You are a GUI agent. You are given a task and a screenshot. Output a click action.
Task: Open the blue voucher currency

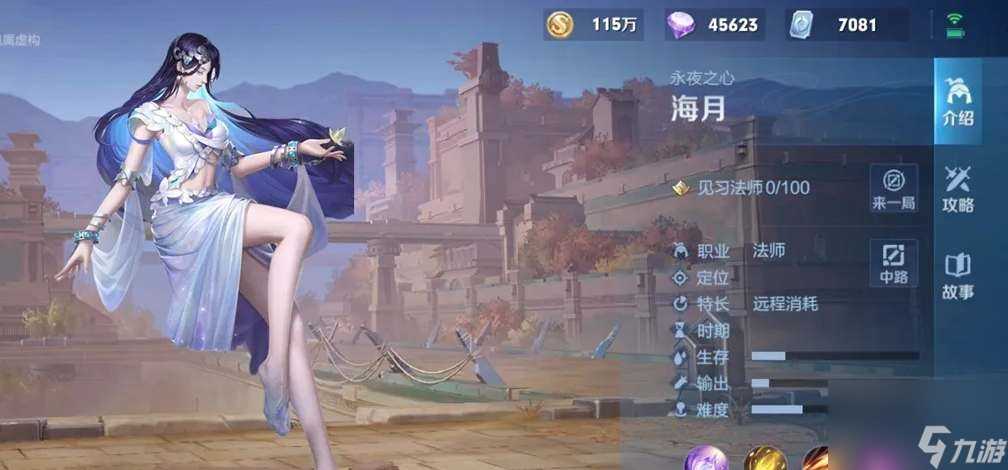point(847,25)
